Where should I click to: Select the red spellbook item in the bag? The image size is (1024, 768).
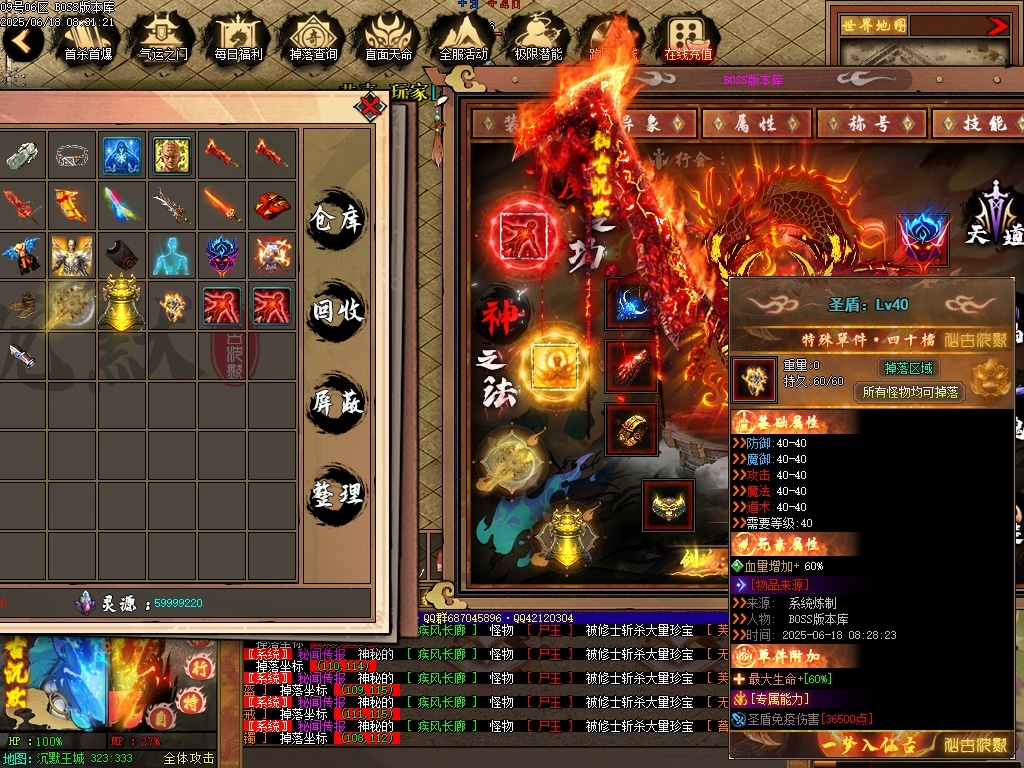(272, 206)
